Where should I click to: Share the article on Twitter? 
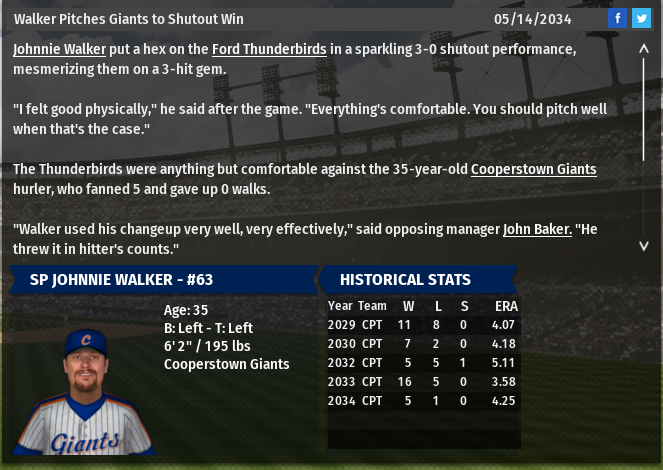click(641, 18)
